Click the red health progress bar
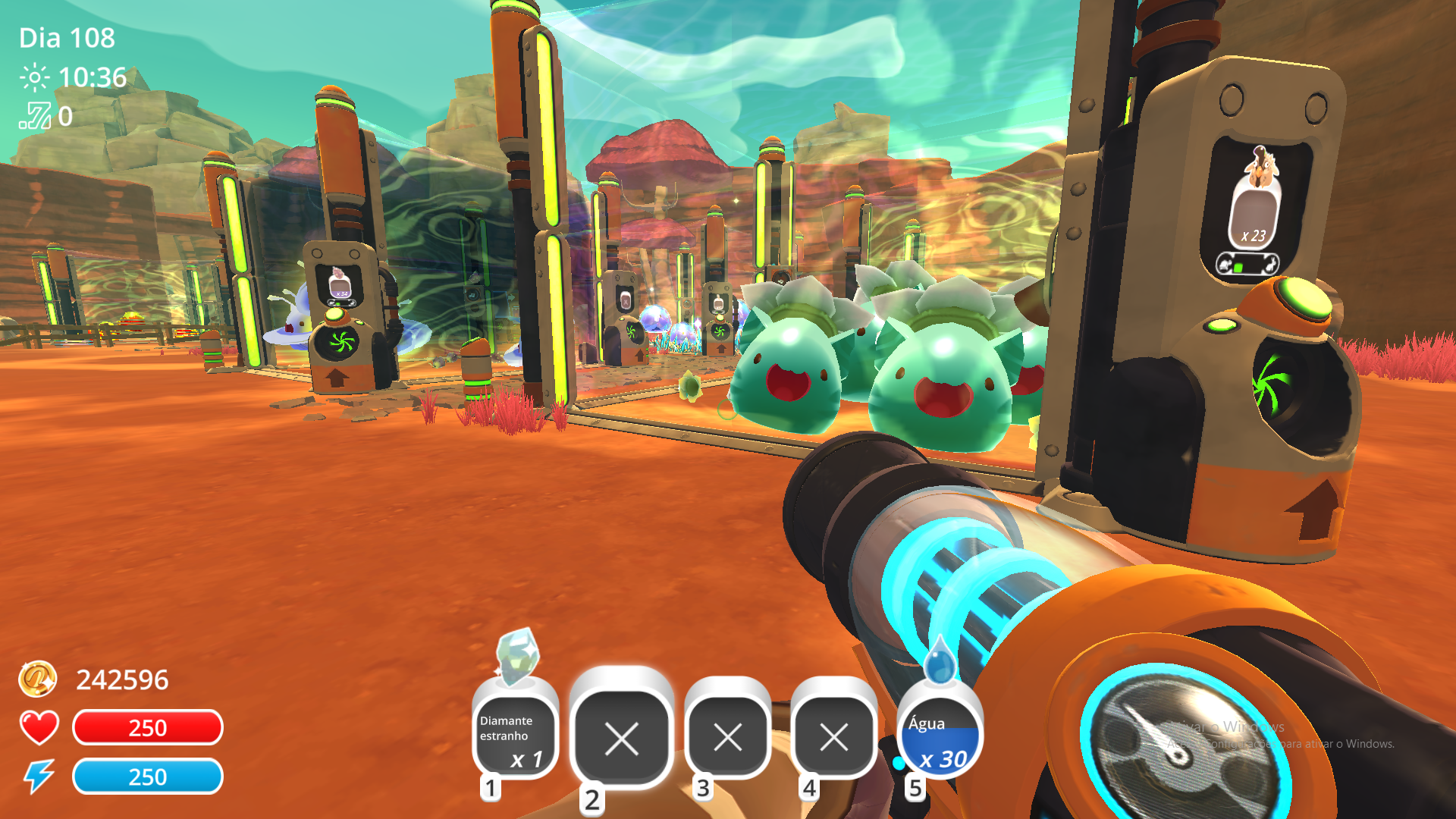 [147, 728]
